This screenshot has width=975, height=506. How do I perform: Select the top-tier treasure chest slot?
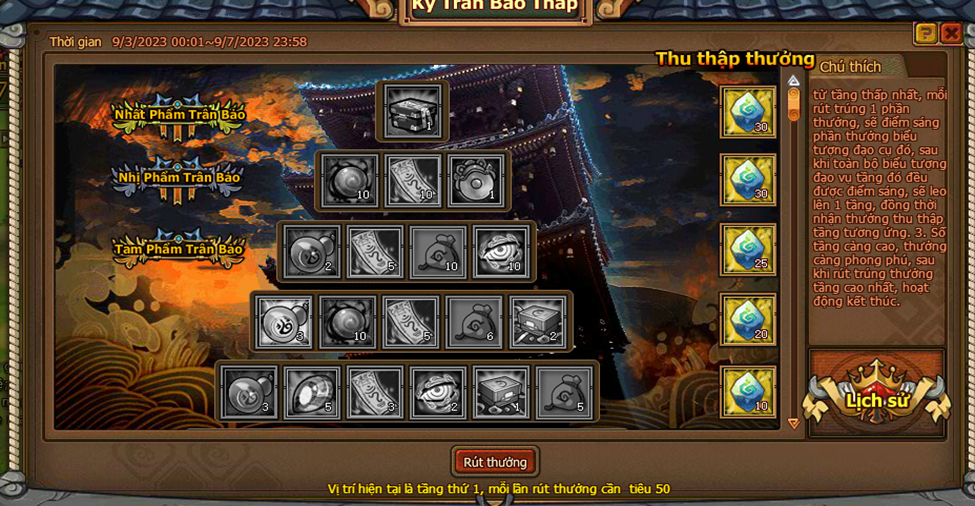[x=414, y=111]
